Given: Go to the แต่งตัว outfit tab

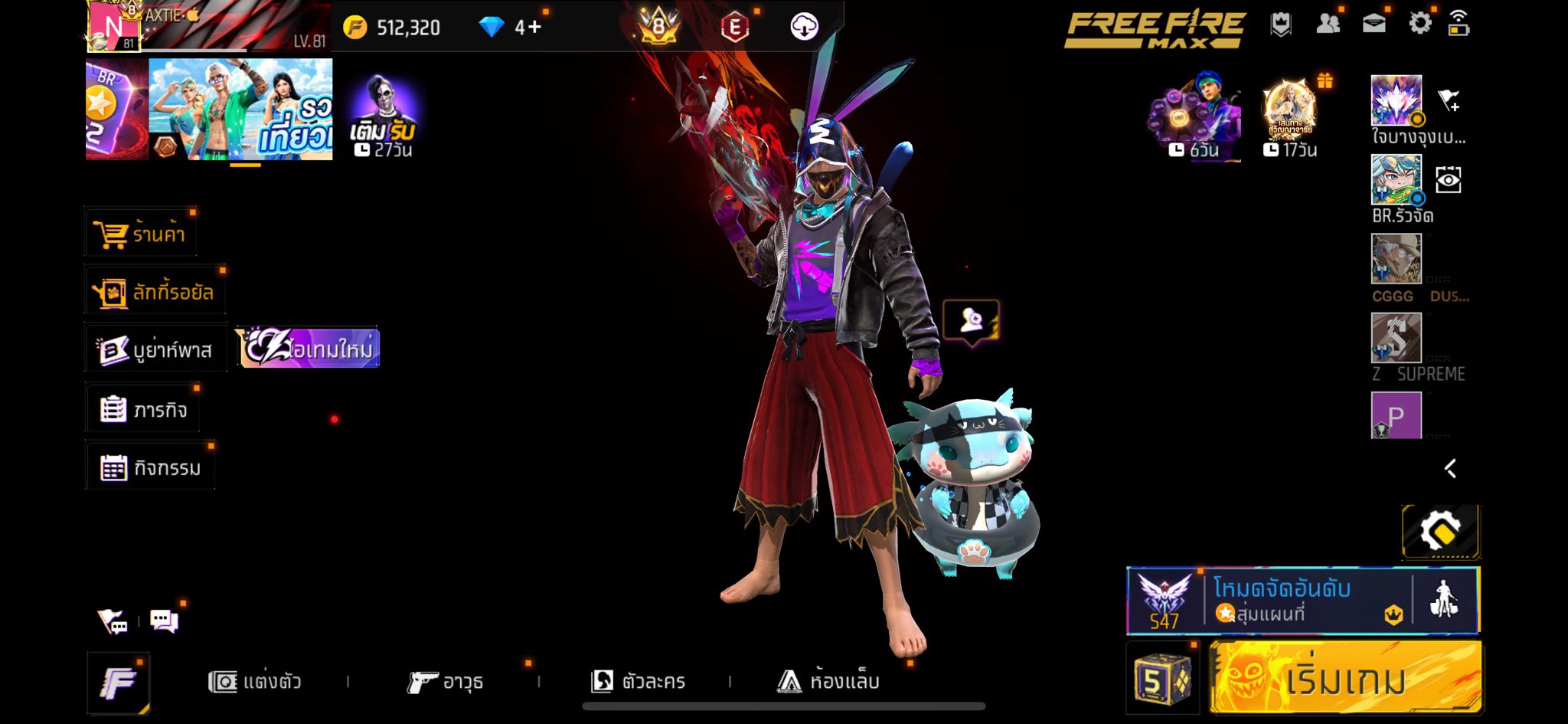Looking at the screenshot, I should click(x=256, y=681).
